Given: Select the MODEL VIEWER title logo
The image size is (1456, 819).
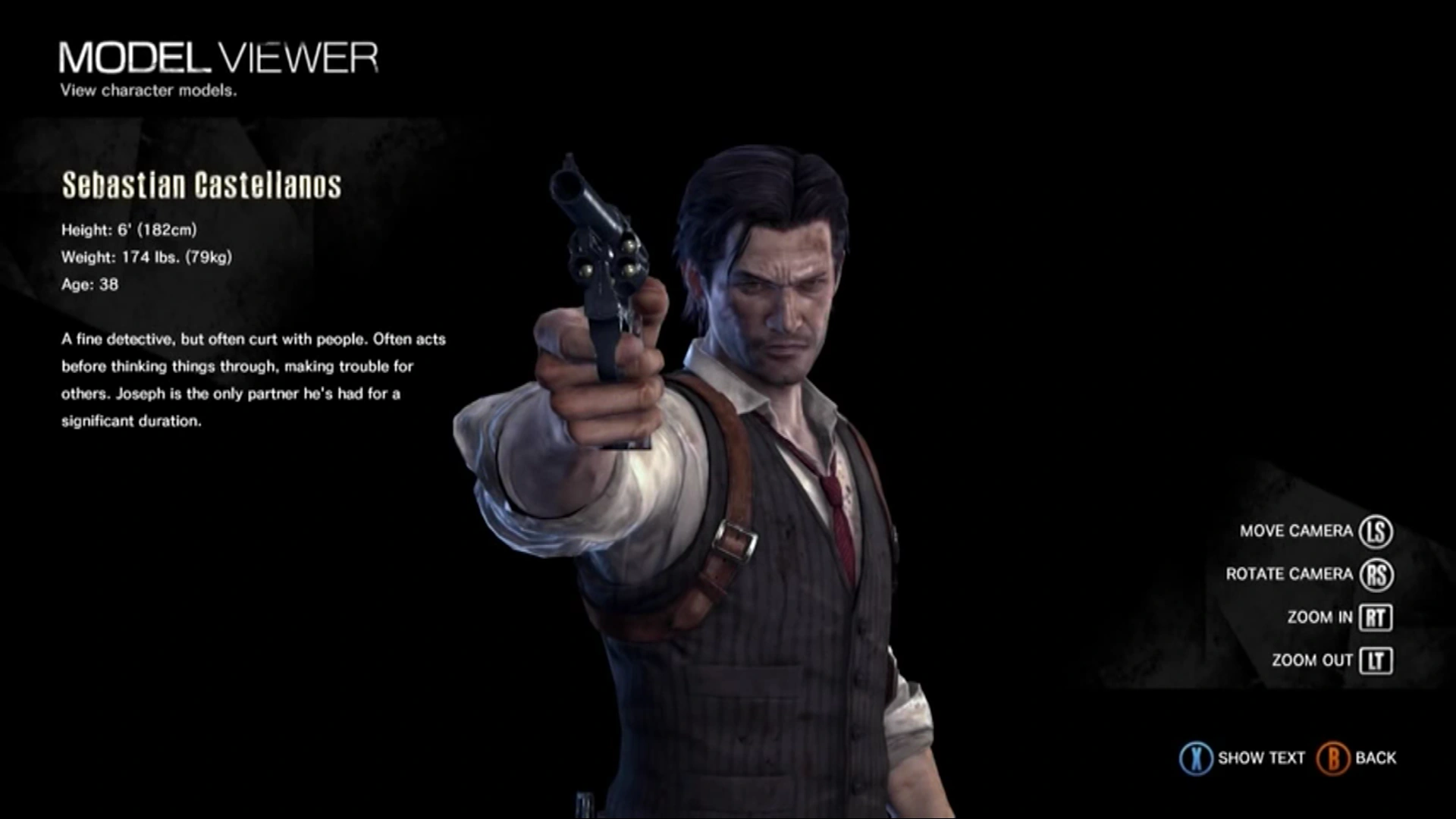Looking at the screenshot, I should point(220,57).
